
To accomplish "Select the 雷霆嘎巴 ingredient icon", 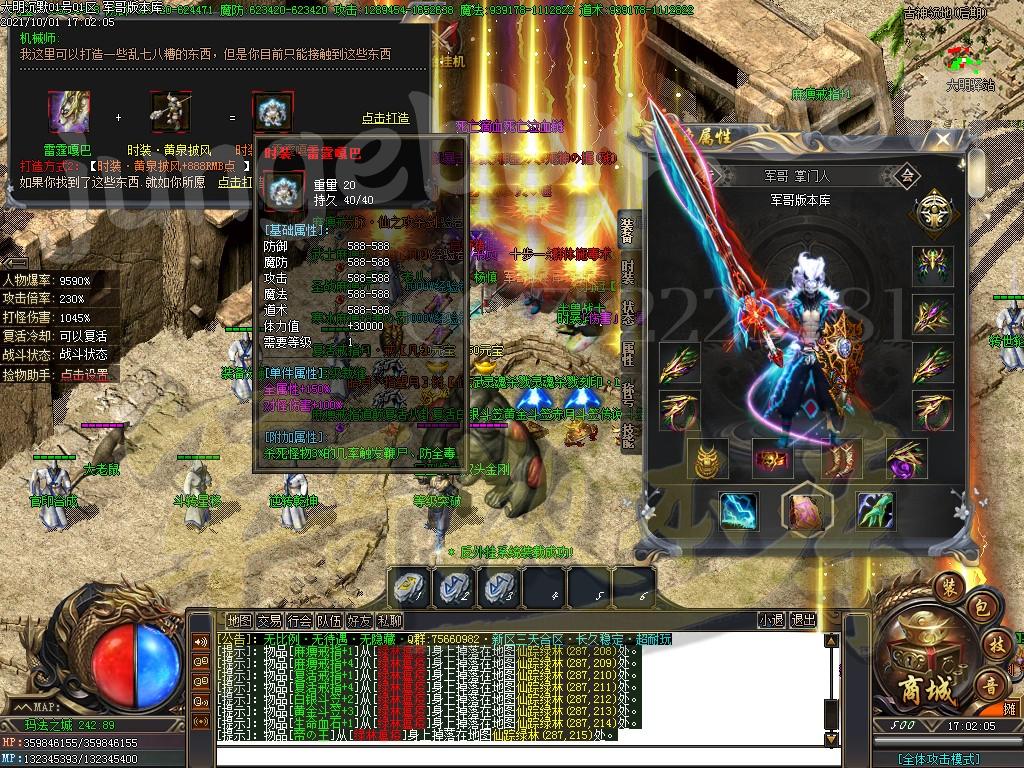I will tap(69, 110).
